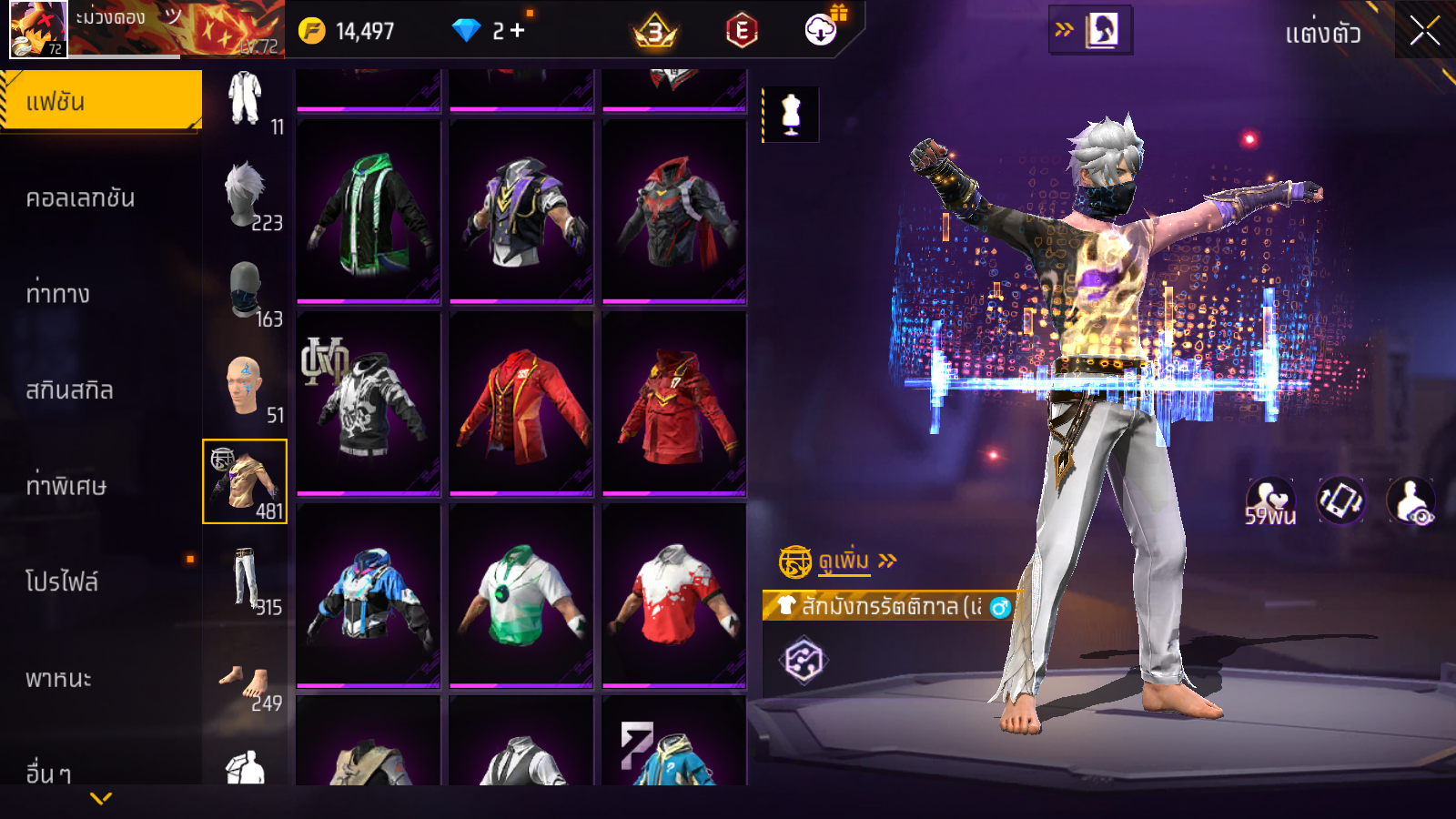The width and height of the screenshot is (1456, 819).
Task: Select the สกินสกิล skill skin tab
Action: tap(70, 390)
